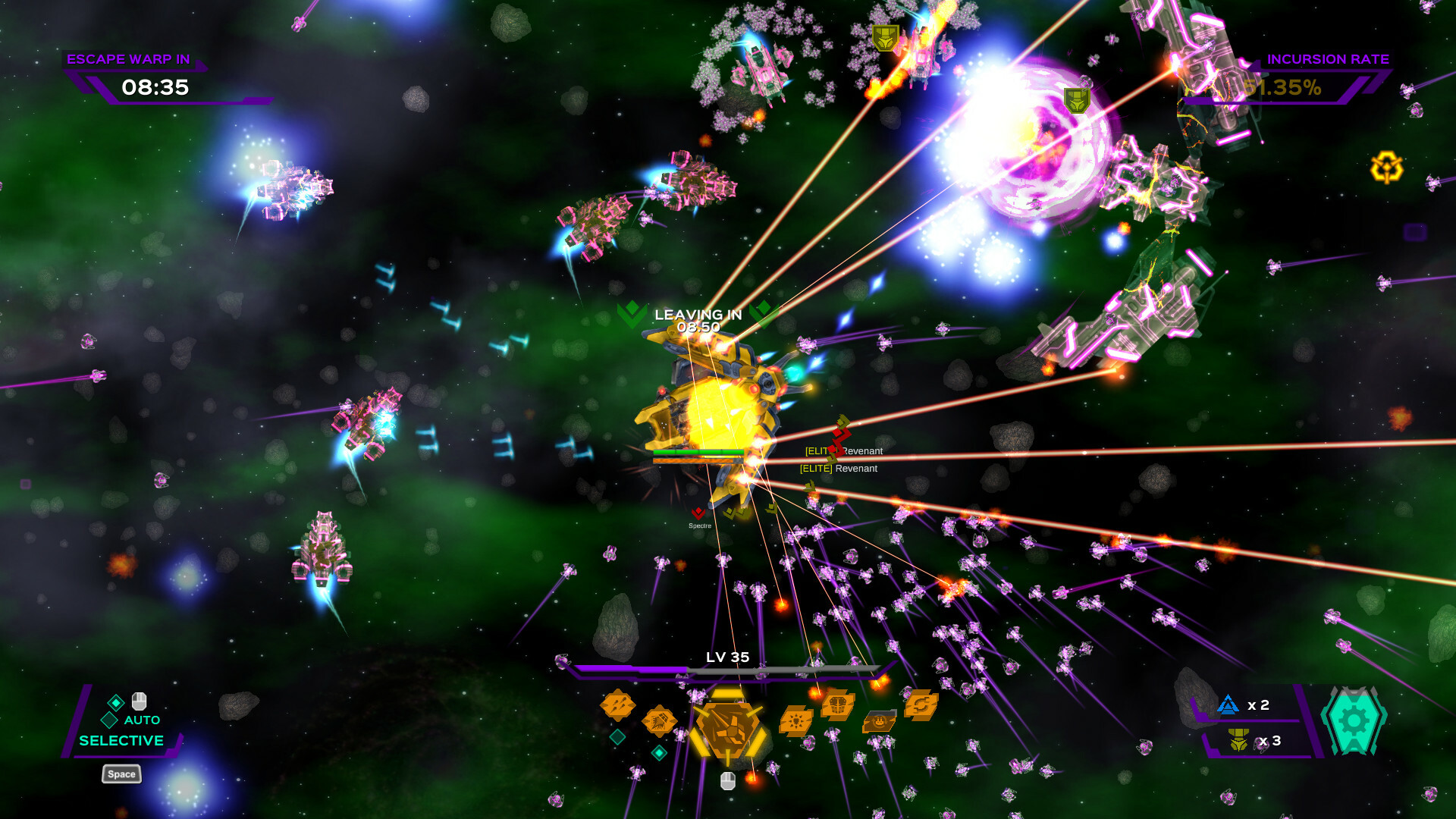The height and width of the screenshot is (819, 1456).
Task: Click the blue triangle resource counter icon
Action: pyautogui.click(x=1228, y=704)
